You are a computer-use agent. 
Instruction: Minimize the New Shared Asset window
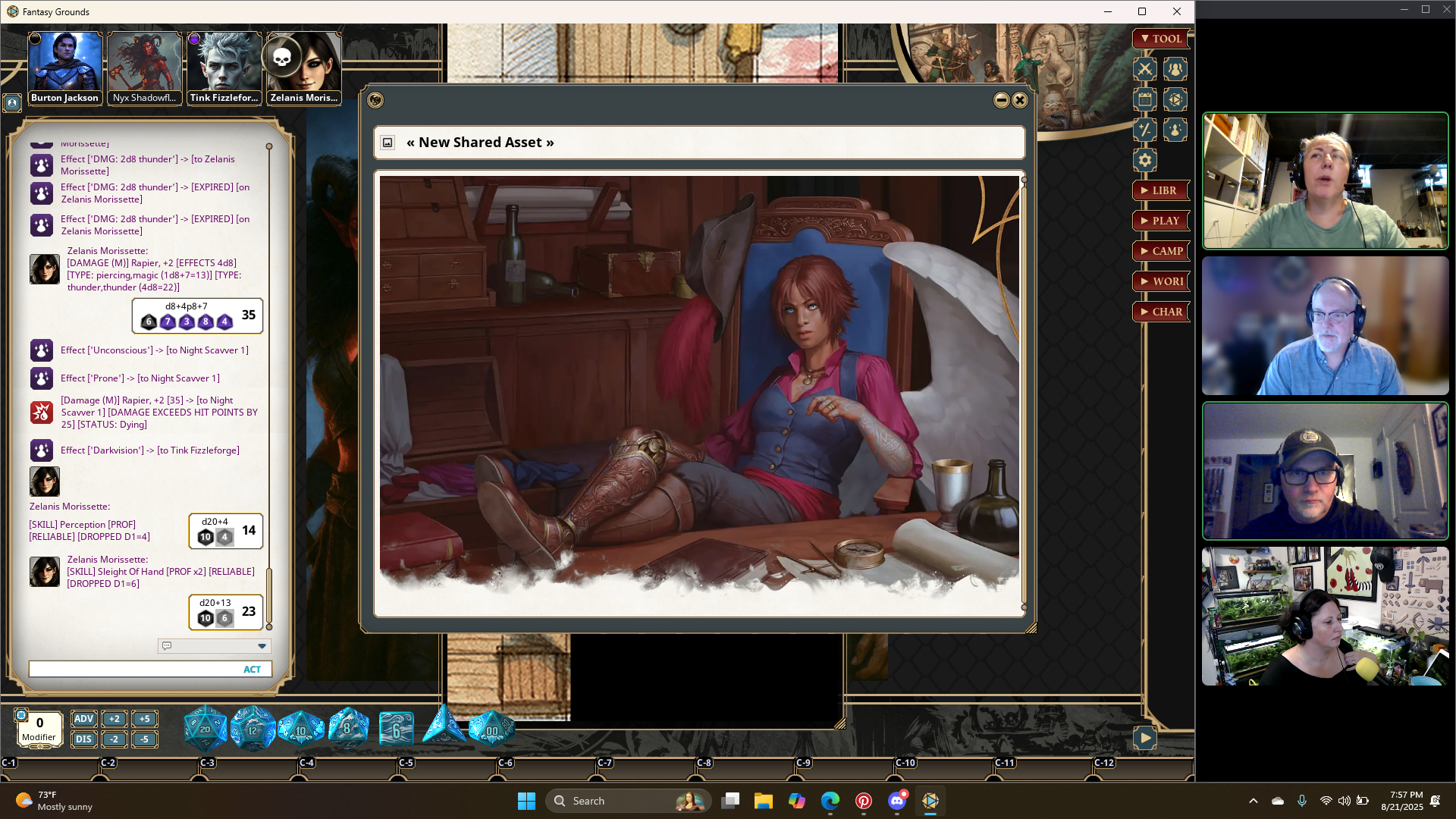[x=1001, y=100]
